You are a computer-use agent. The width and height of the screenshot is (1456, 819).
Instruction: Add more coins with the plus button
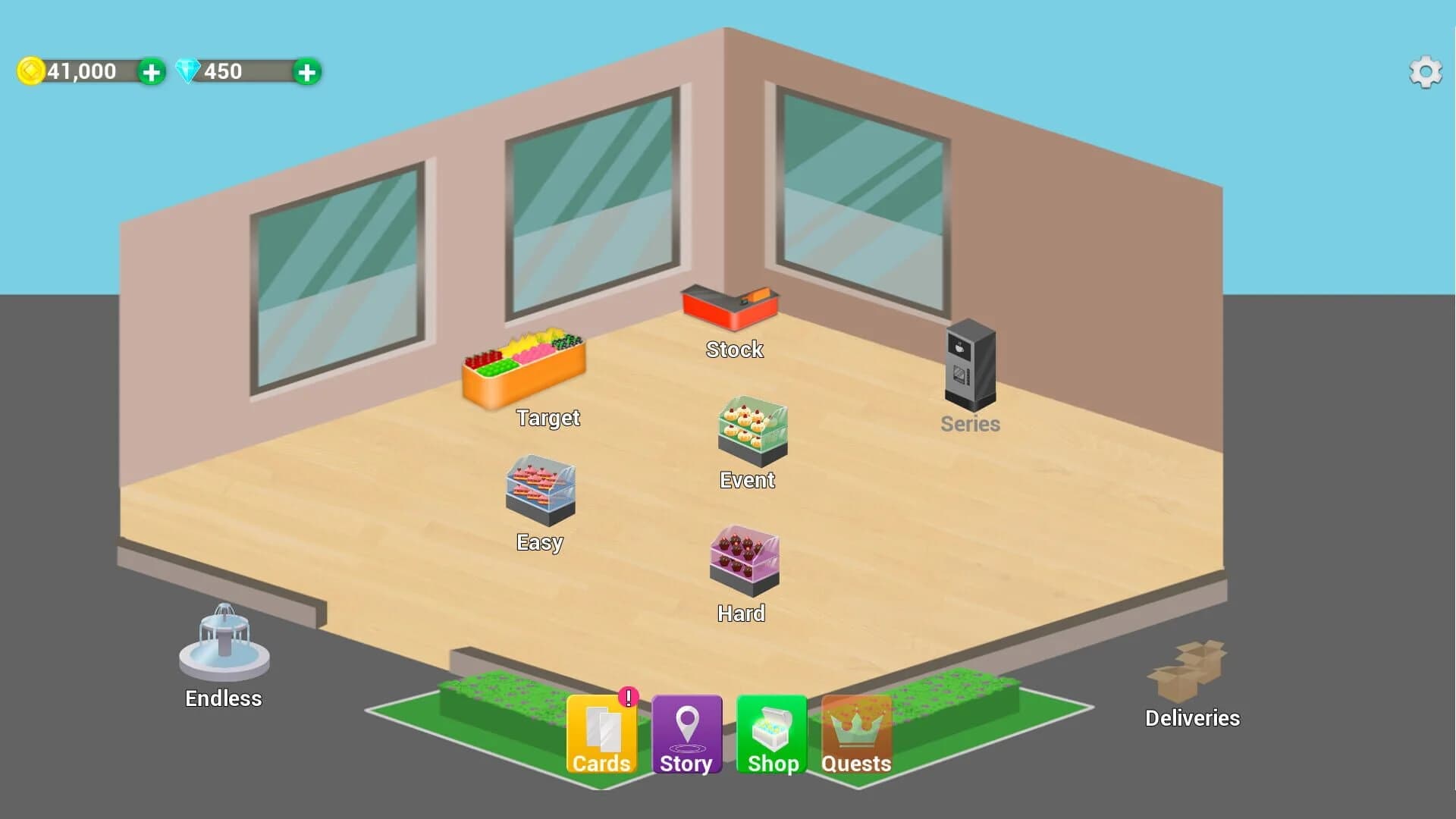(x=152, y=72)
